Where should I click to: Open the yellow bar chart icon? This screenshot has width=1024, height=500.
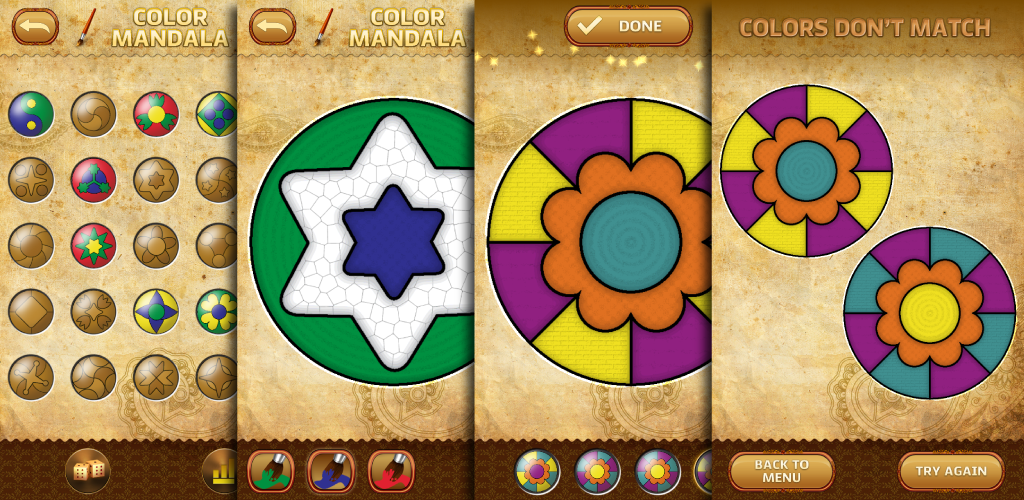[222, 471]
